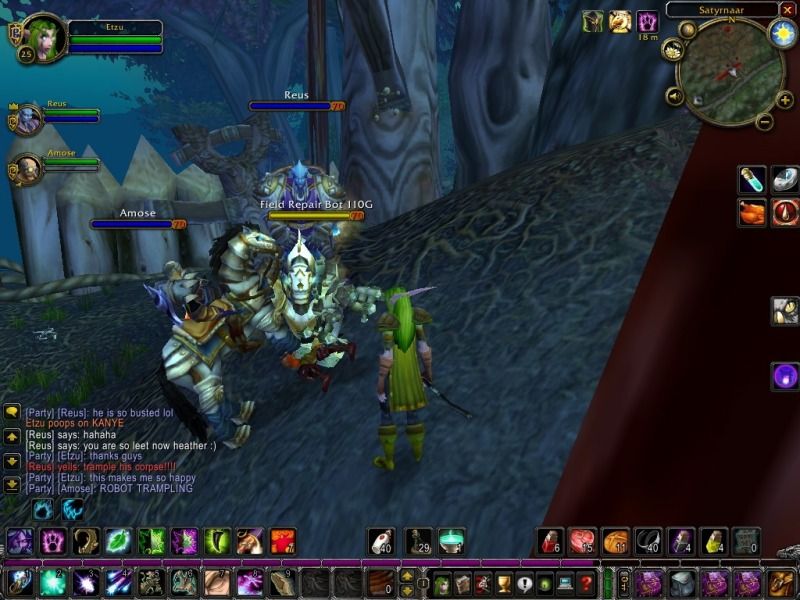Use the roasted bird food on the right bar
The height and width of the screenshot is (600, 800).
coord(752,212)
